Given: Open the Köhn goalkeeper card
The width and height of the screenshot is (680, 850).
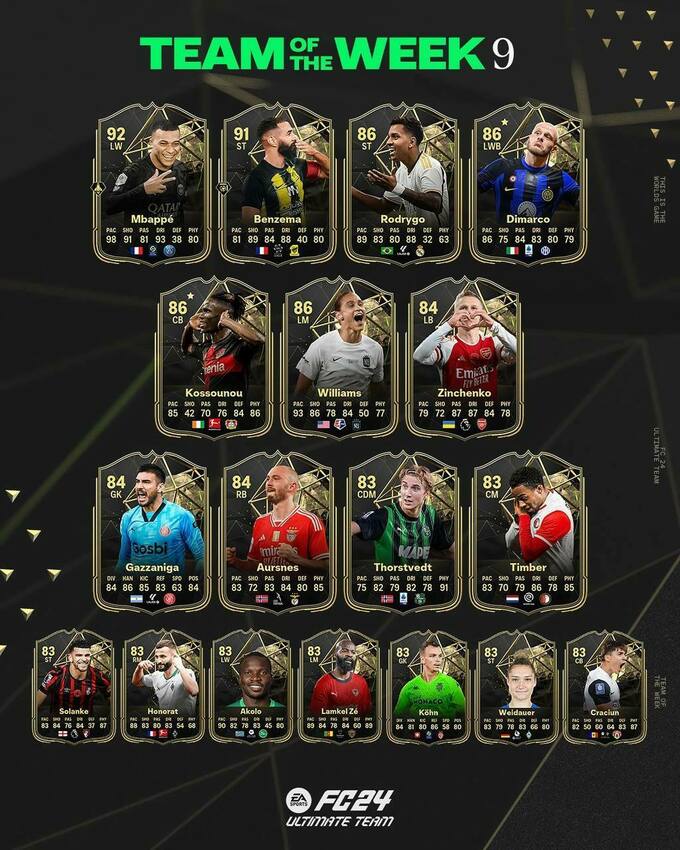Looking at the screenshot, I should click(x=428, y=686).
